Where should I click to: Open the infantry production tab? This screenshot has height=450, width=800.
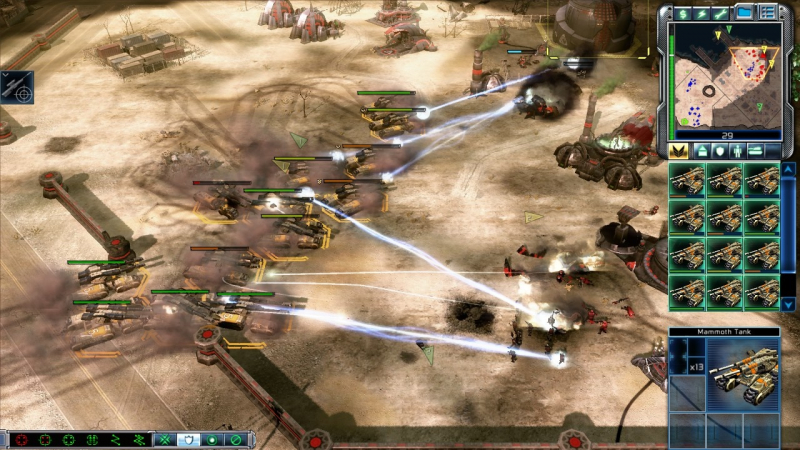tap(737, 150)
